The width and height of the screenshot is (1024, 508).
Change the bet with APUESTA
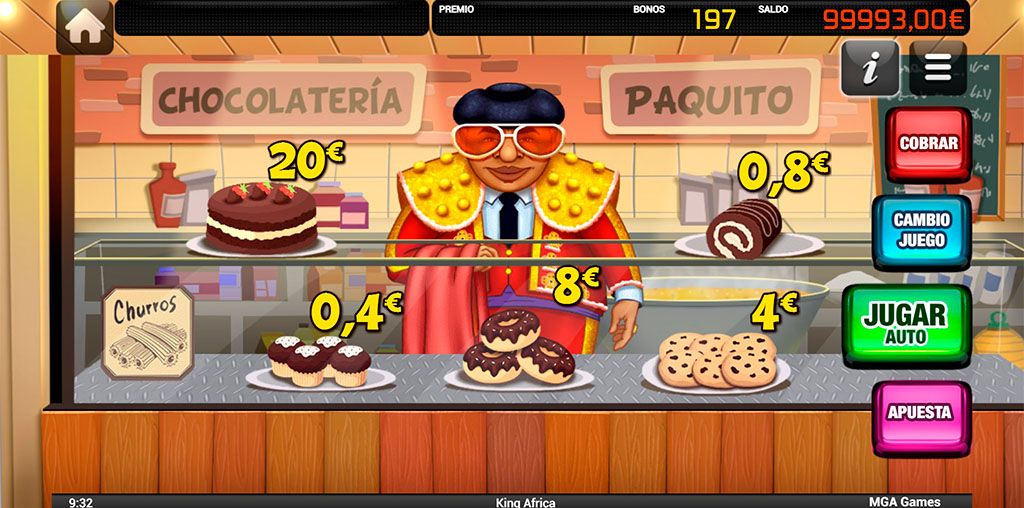point(920,413)
